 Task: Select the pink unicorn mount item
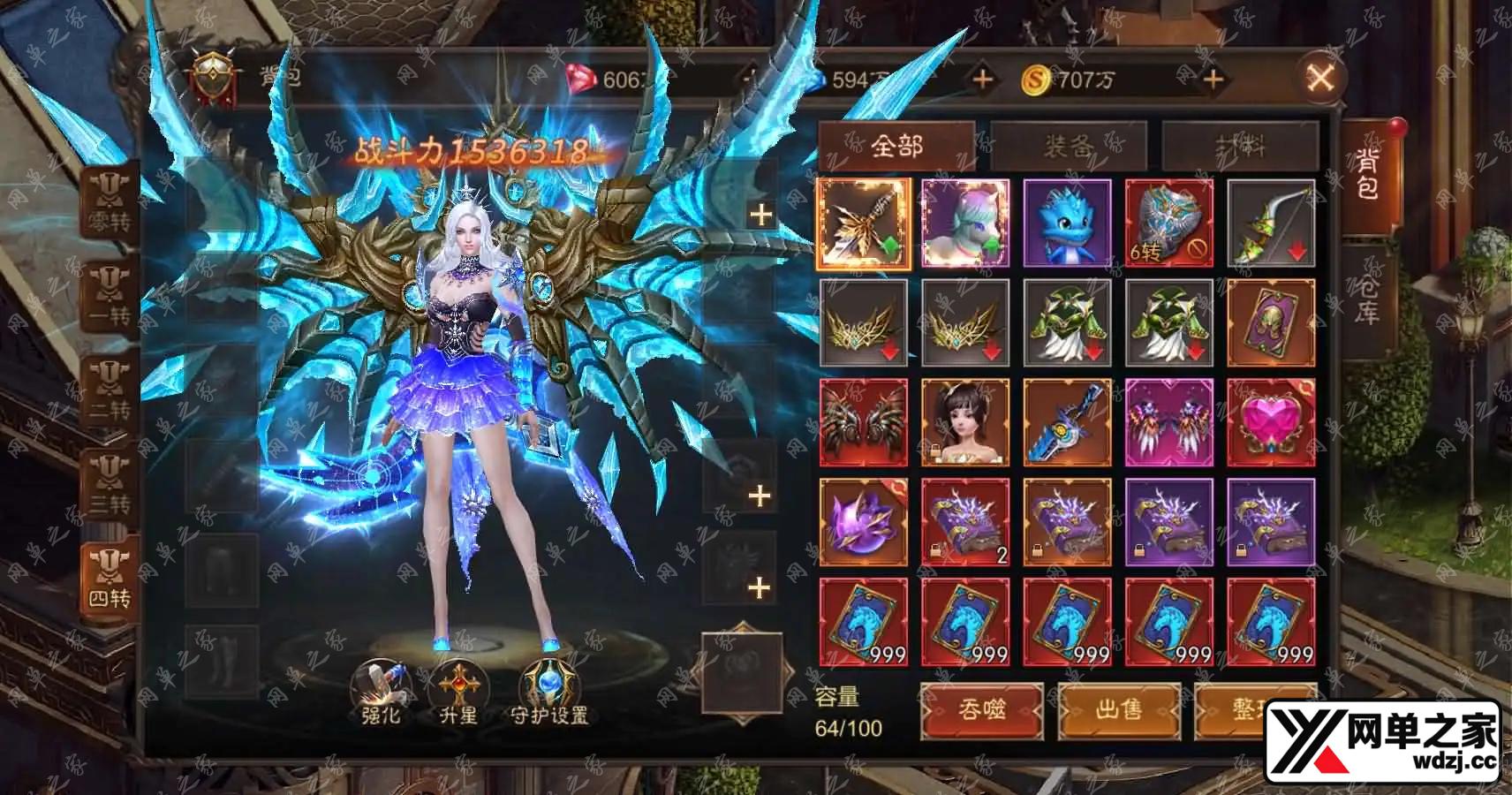964,223
